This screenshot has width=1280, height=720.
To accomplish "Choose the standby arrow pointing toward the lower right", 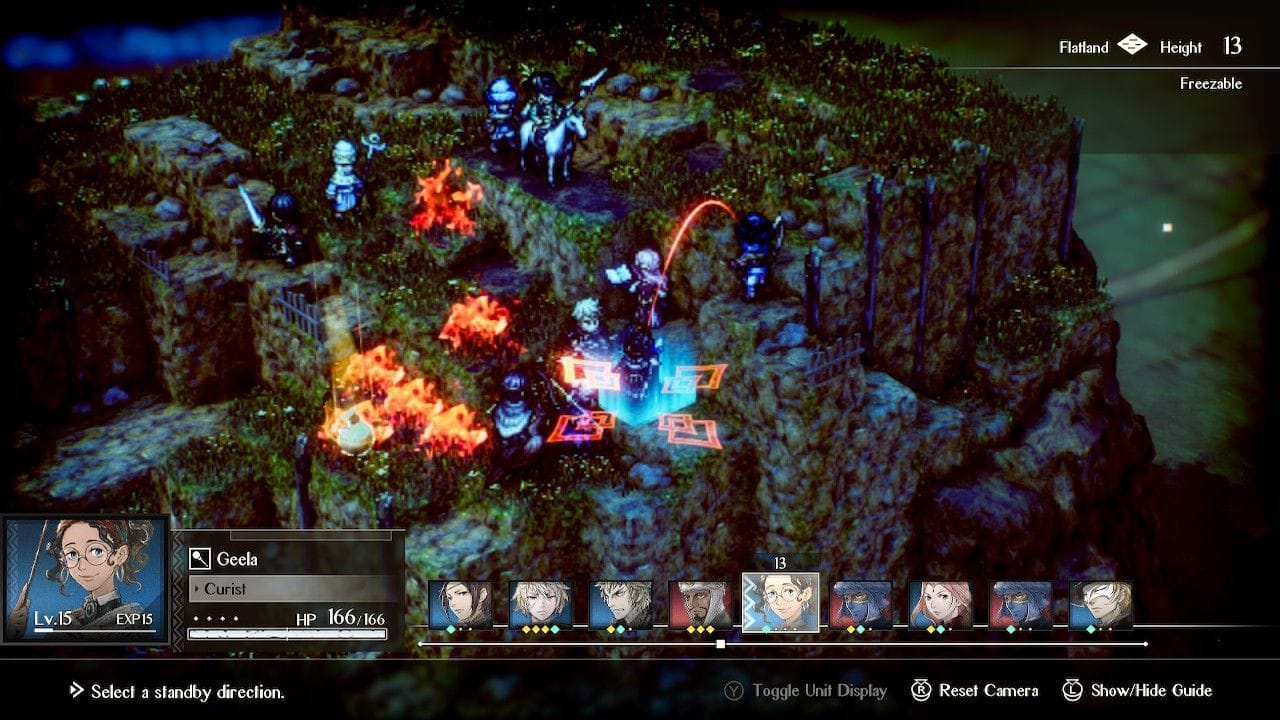I will [689, 430].
